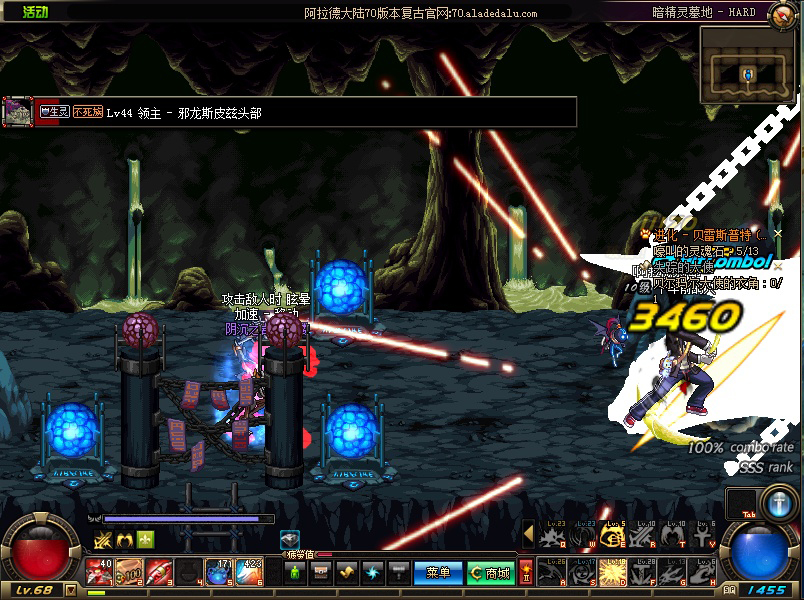Activate the Lv.28 skill on key F

click(x=643, y=572)
